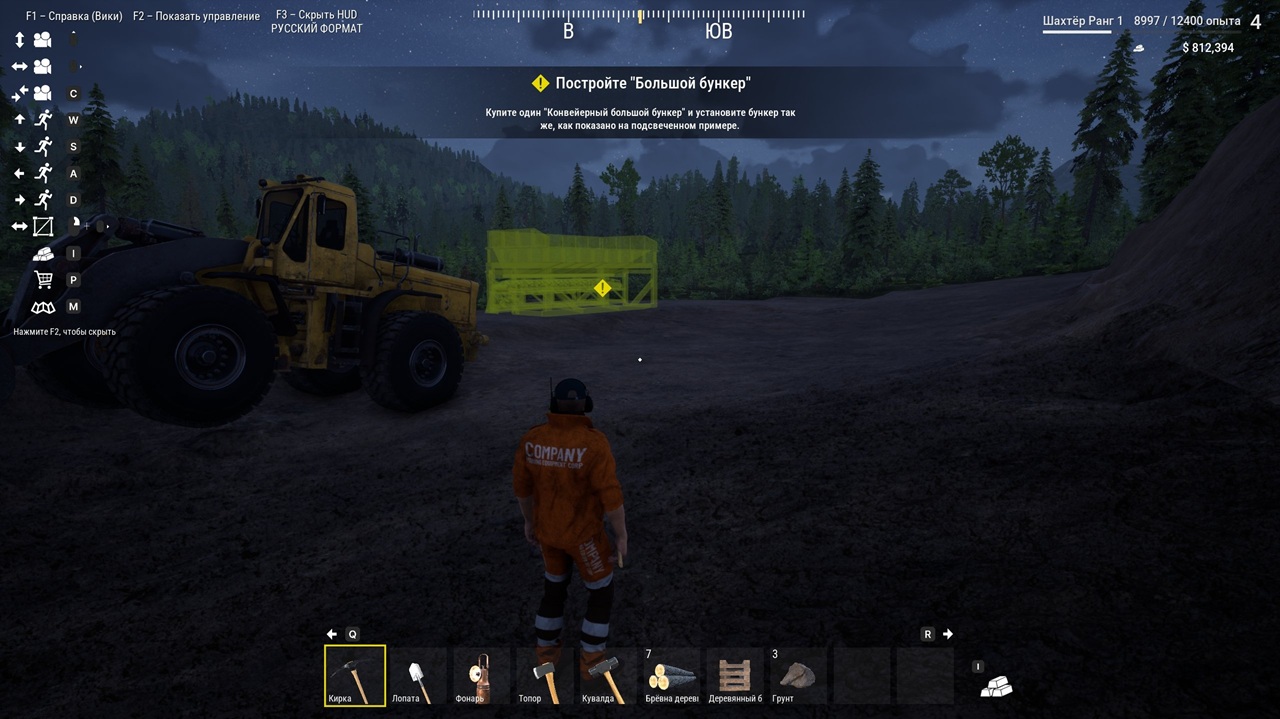The image size is (1280, 719).
Task: Open inventory via silver bars icon beside hotbar
Action: (x=996, y=686)
